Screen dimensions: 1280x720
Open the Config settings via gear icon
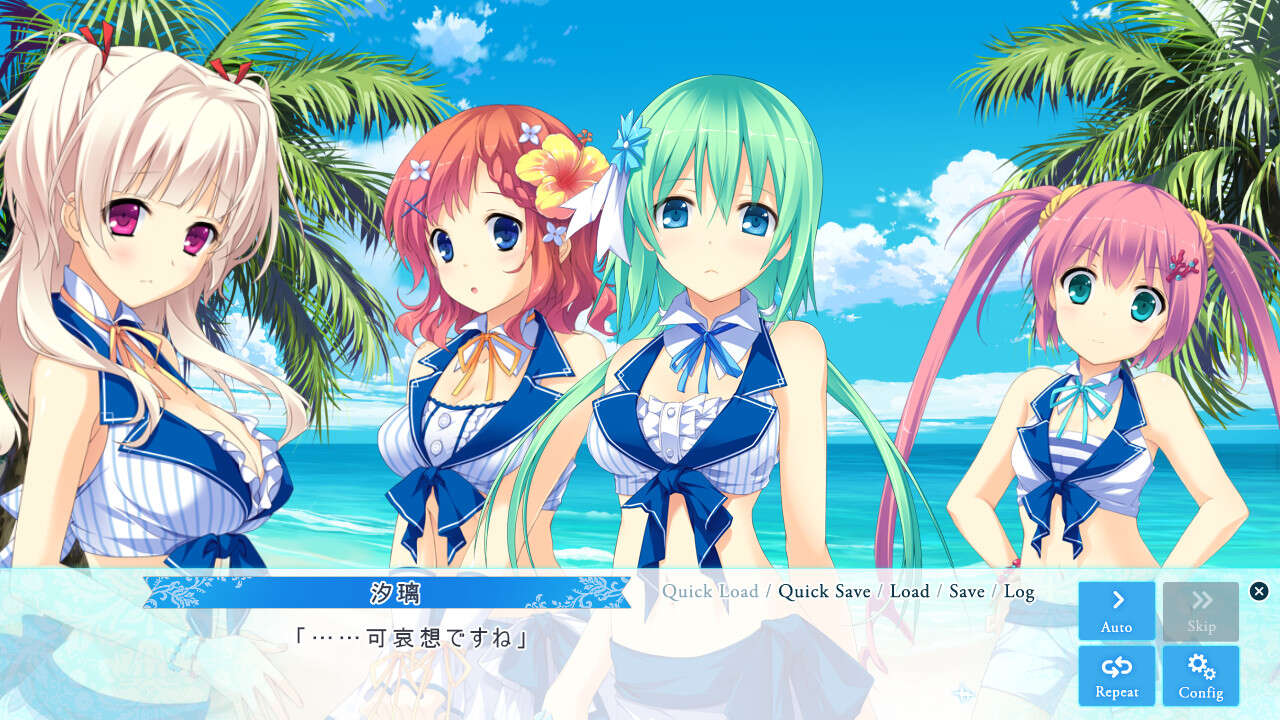[x=1201, y=675]
